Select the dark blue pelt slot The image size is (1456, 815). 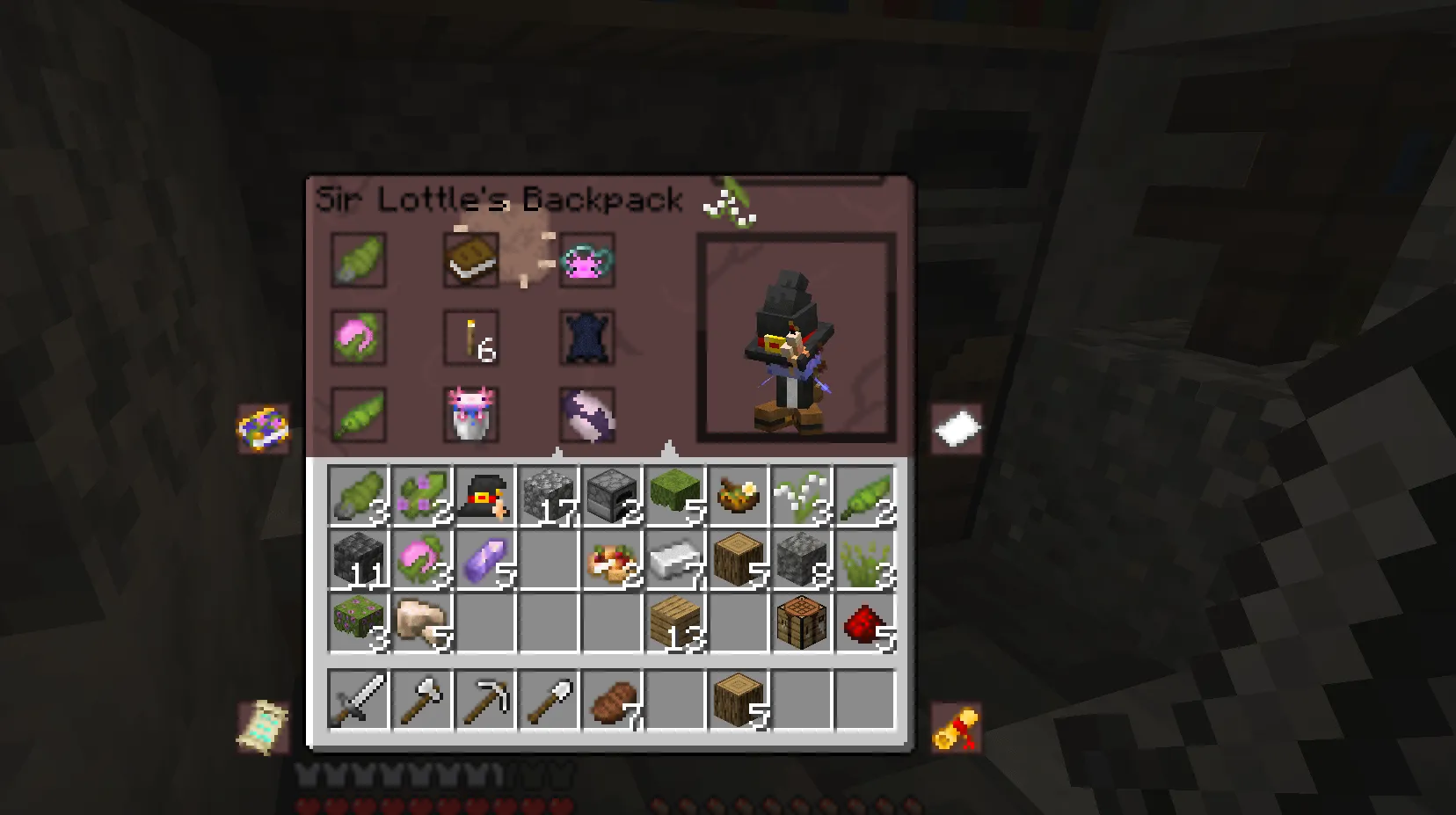click(x=586, y=338)
